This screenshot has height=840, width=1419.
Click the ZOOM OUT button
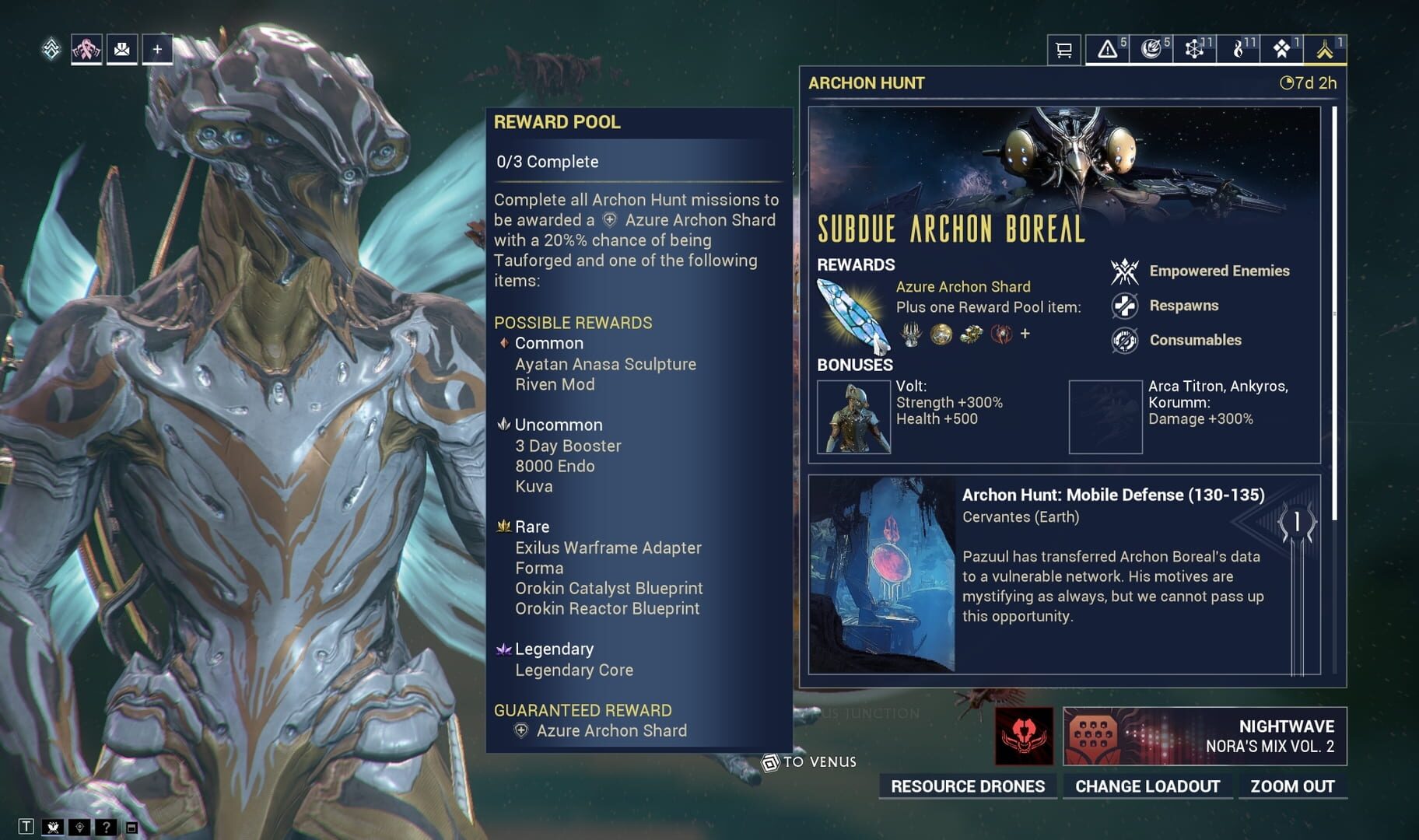(1294, 786)
